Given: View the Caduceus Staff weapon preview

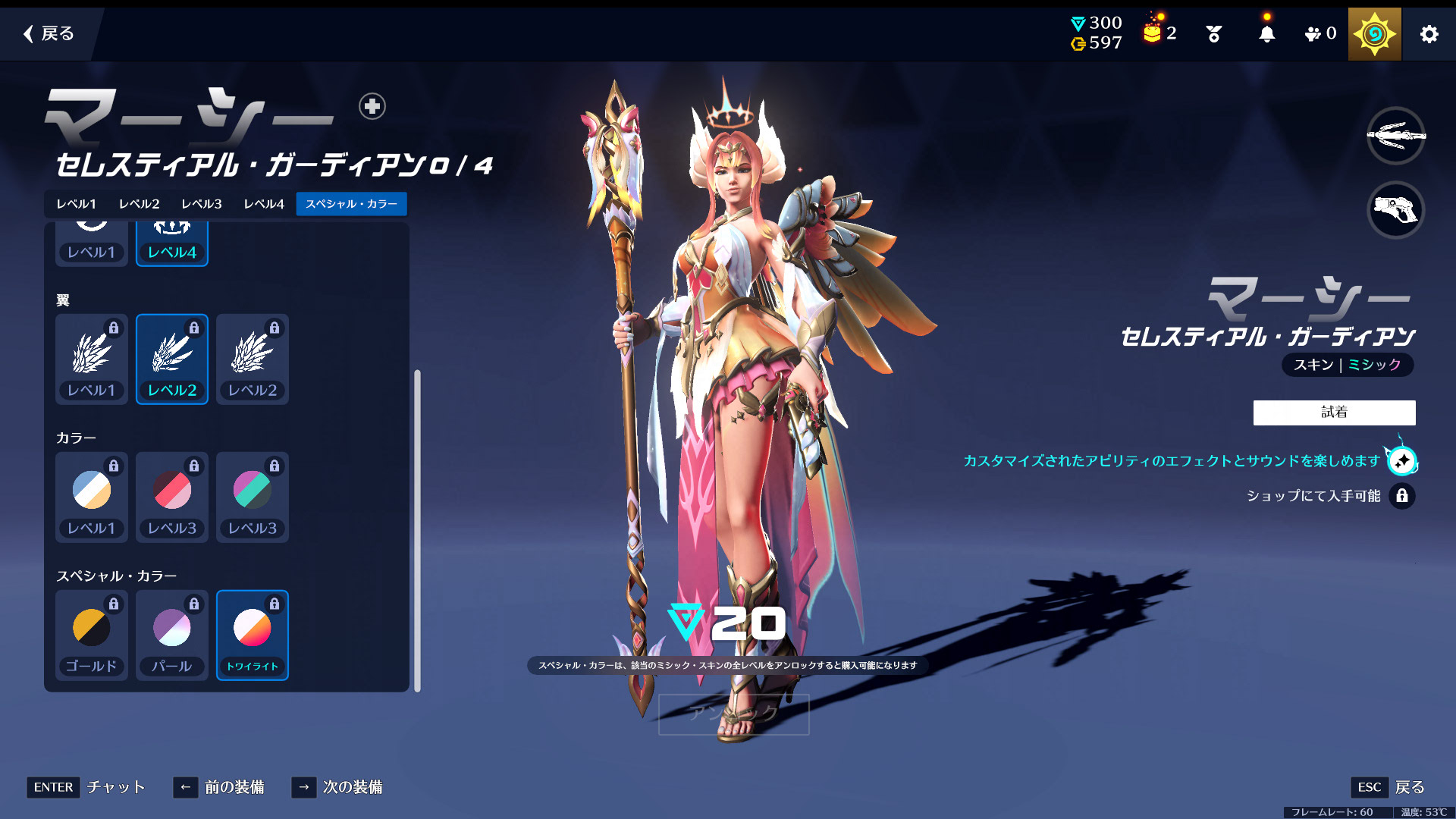Looking at the screenshot, I should click(x=1395, y=136).
